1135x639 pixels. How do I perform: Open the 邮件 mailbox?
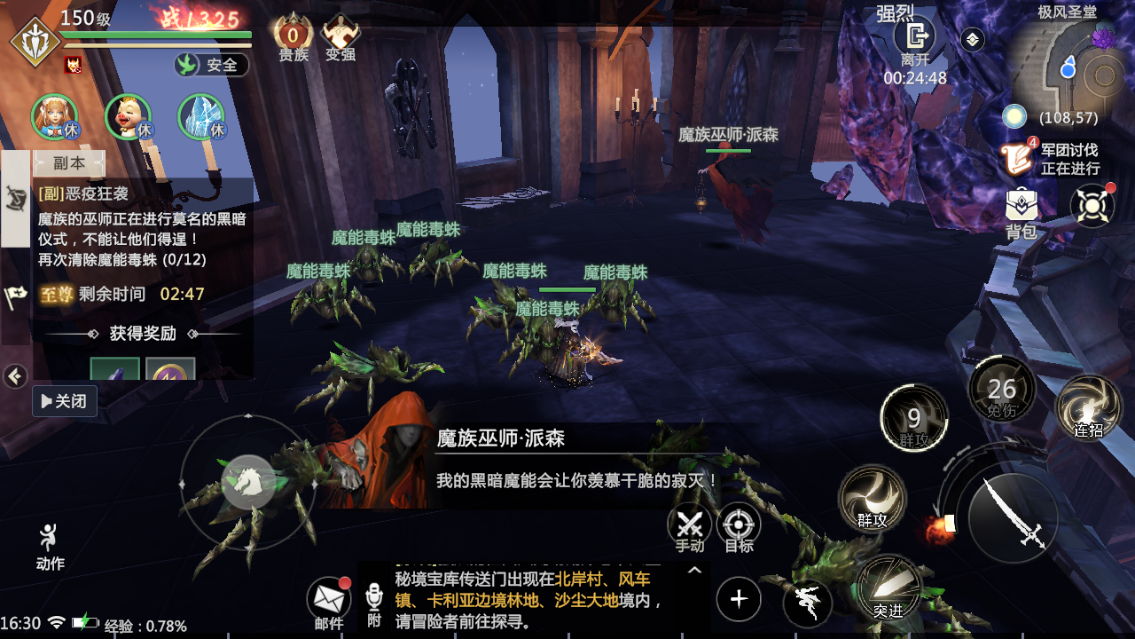pos(328,601)
